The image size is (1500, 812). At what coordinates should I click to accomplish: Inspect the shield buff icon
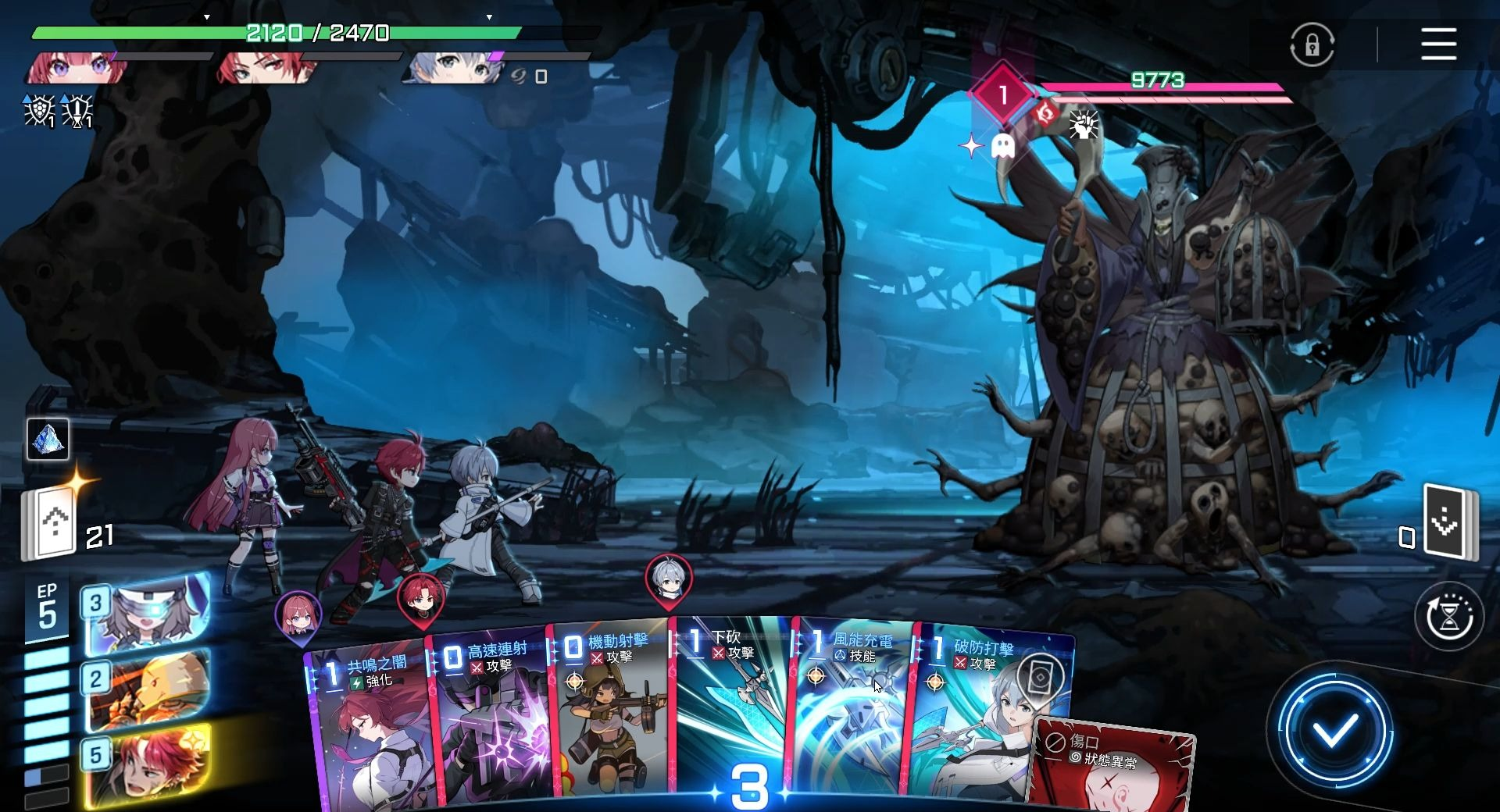click(38, 110)
